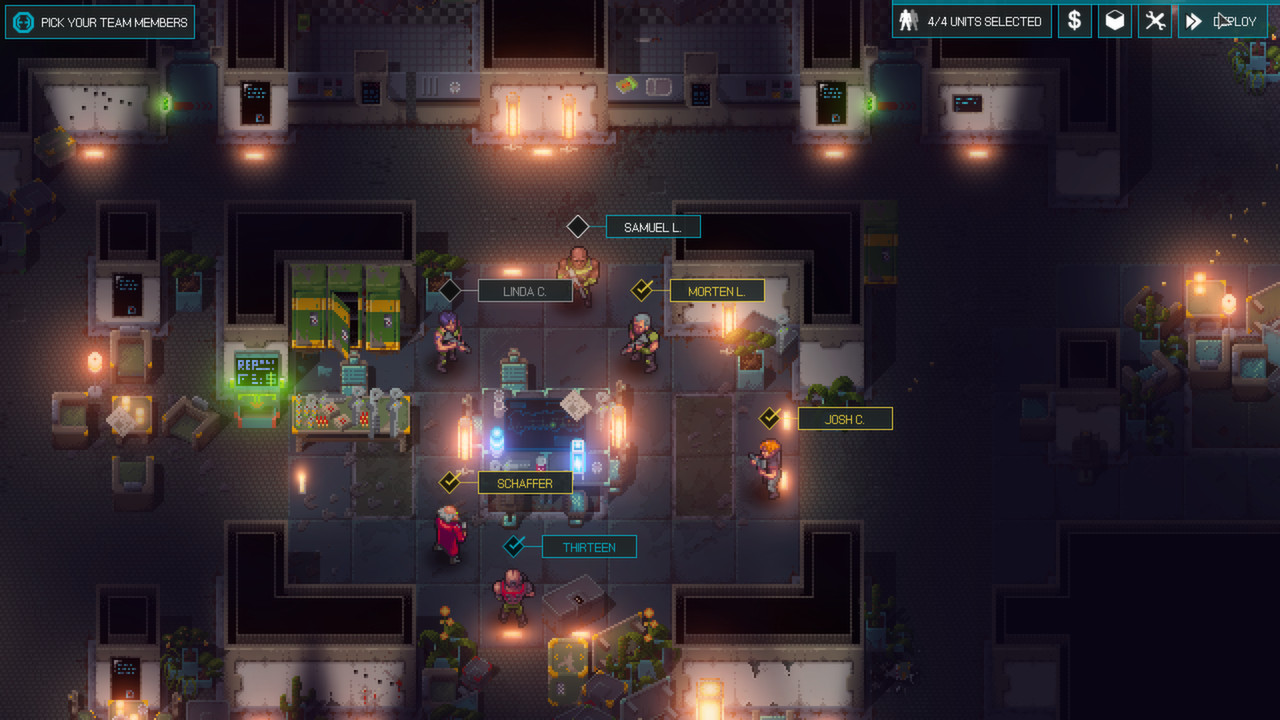Click the units selected counter
This screenshot has width=1280, height=720.
point(971,21)
